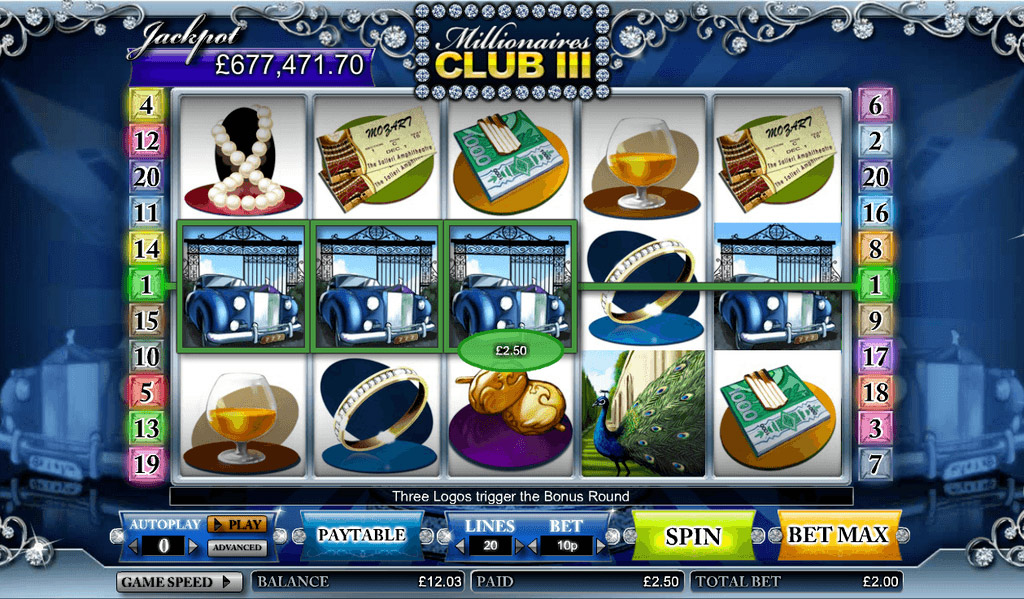The height and width of the screenshot is (599, 1024).
Task: Spin the reels with the SPIN button
Action: [x=693, y=535]
